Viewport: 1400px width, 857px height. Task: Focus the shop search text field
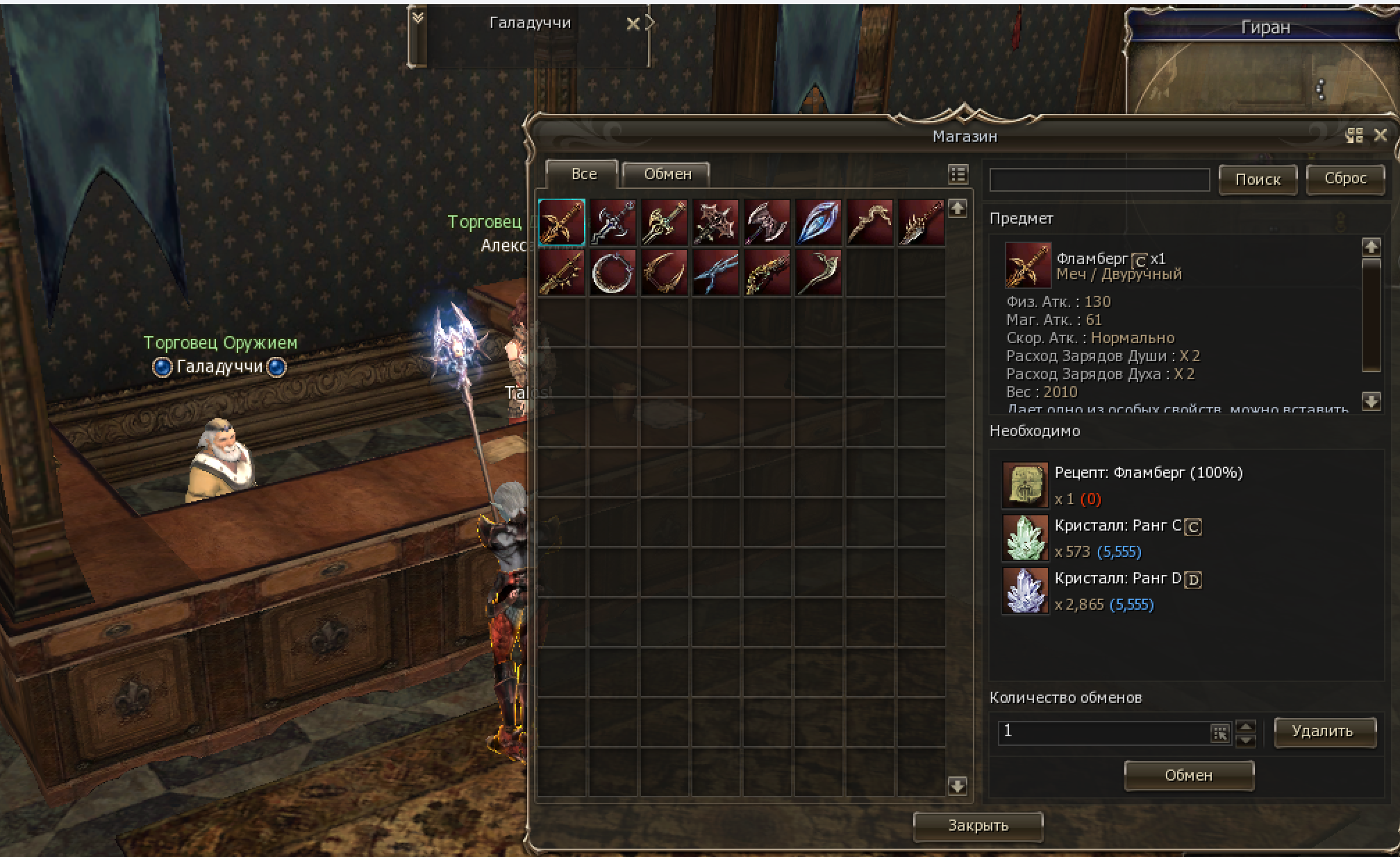(1099, 180)
